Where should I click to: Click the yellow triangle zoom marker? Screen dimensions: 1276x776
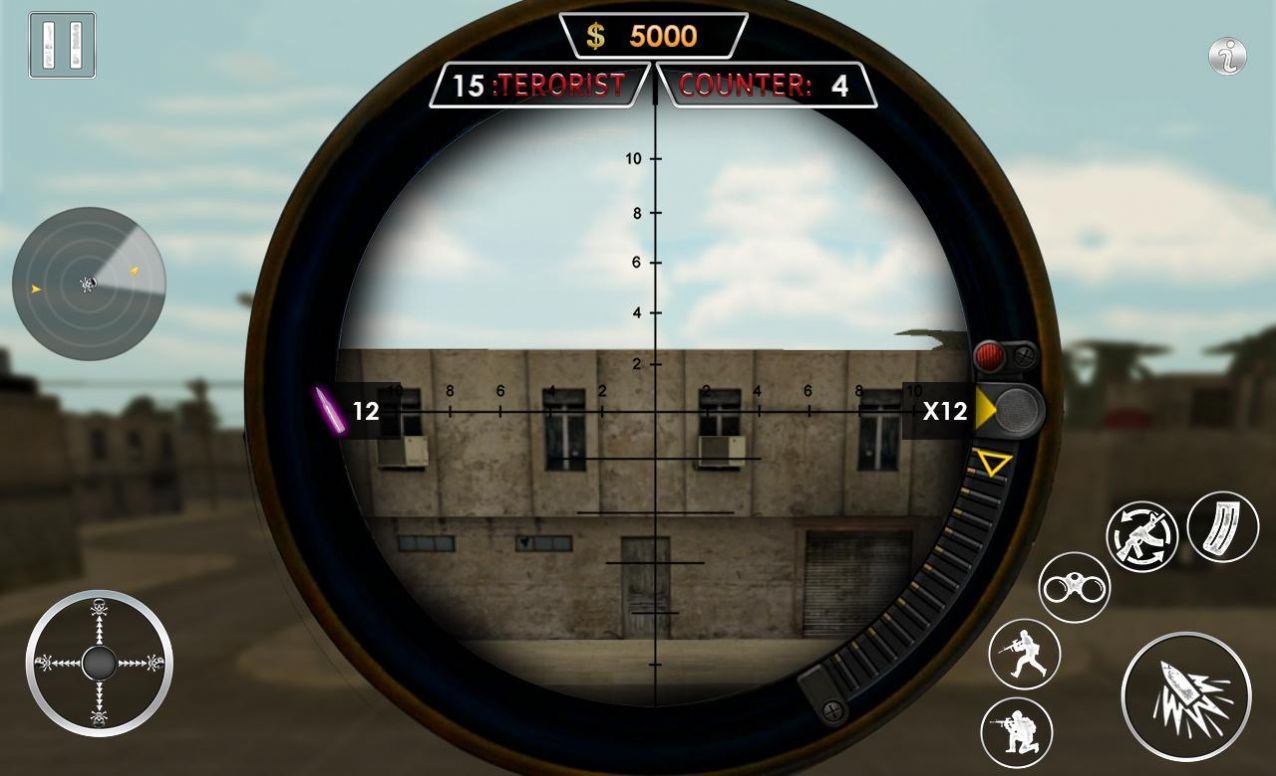pyautogui.click(x=993, y=463)
